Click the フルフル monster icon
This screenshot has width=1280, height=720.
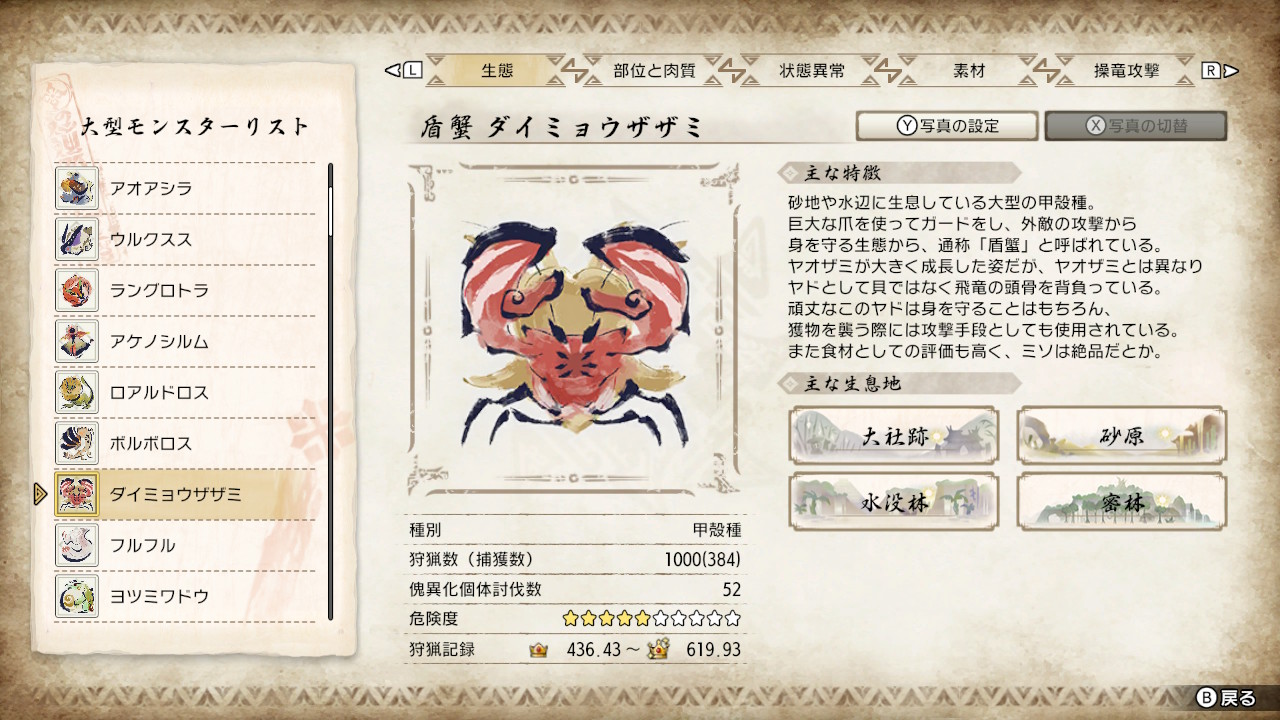[x=76, y=546]
